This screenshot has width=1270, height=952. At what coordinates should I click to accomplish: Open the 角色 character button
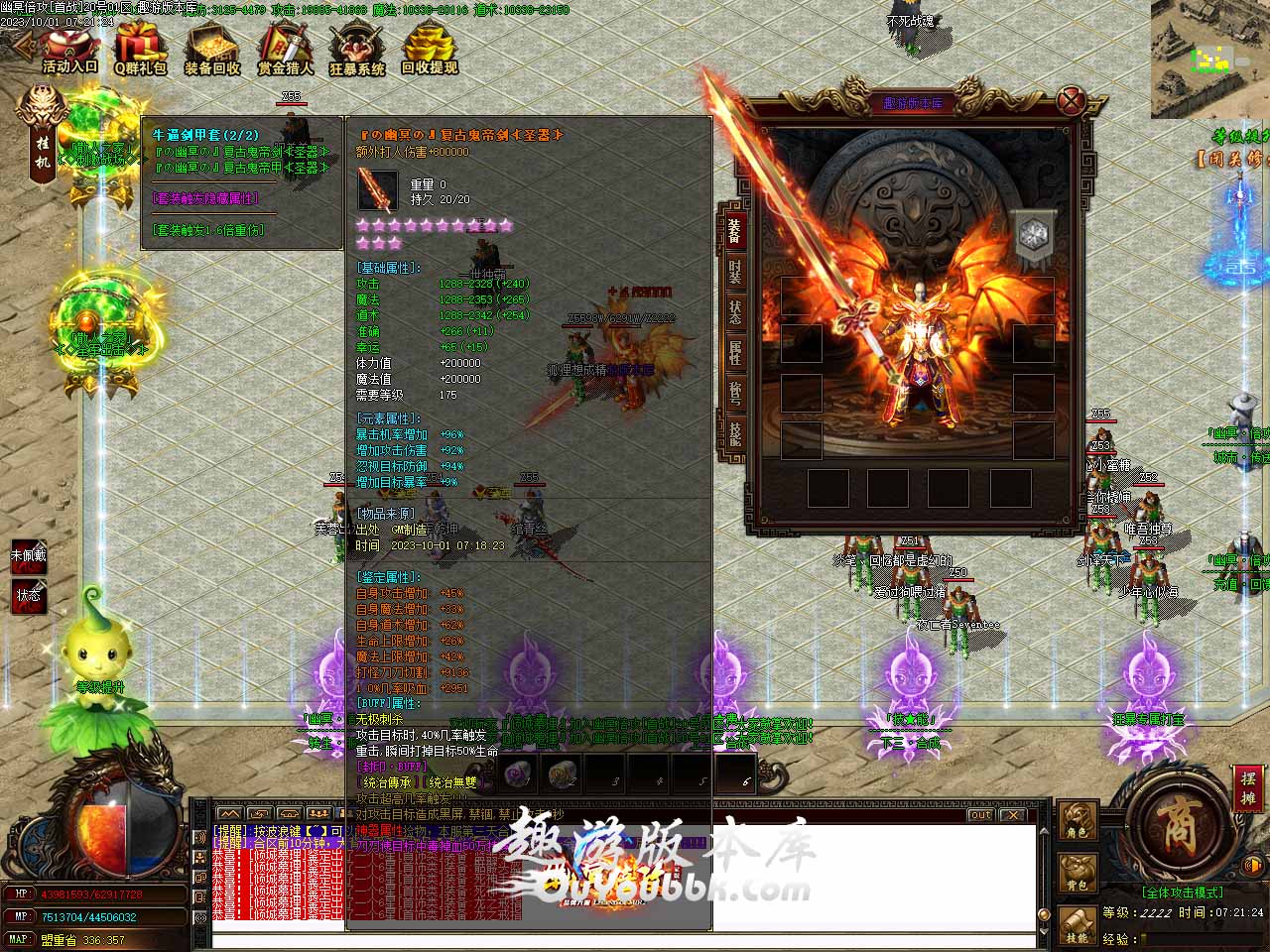click(1078, 821)
